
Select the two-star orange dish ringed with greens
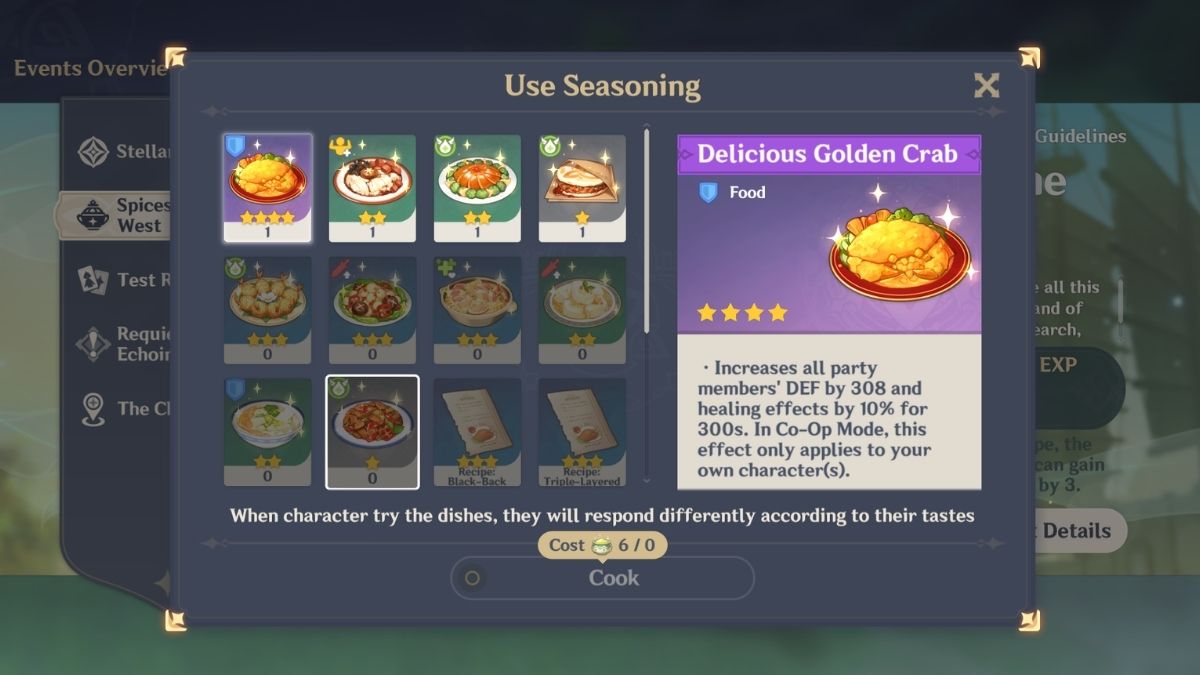point(477,188)
